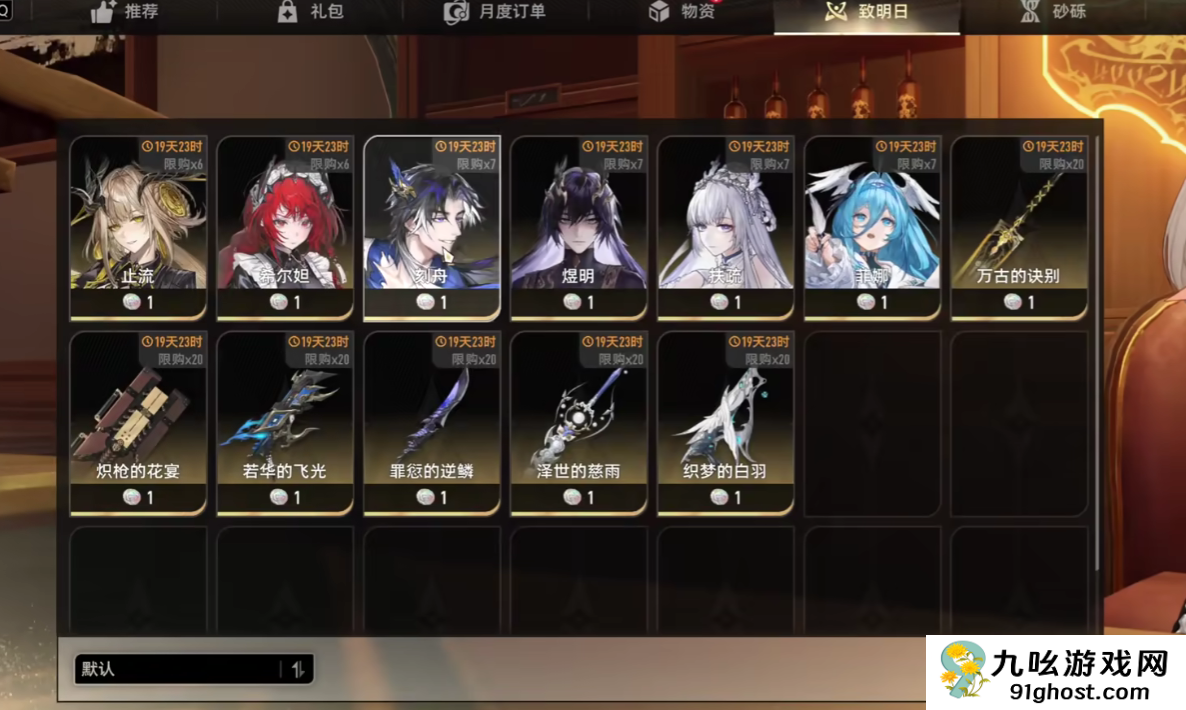This screenshot has width=1186, height=710.
Task: Select the 止流 character card
Action: (x=138, y=227)
